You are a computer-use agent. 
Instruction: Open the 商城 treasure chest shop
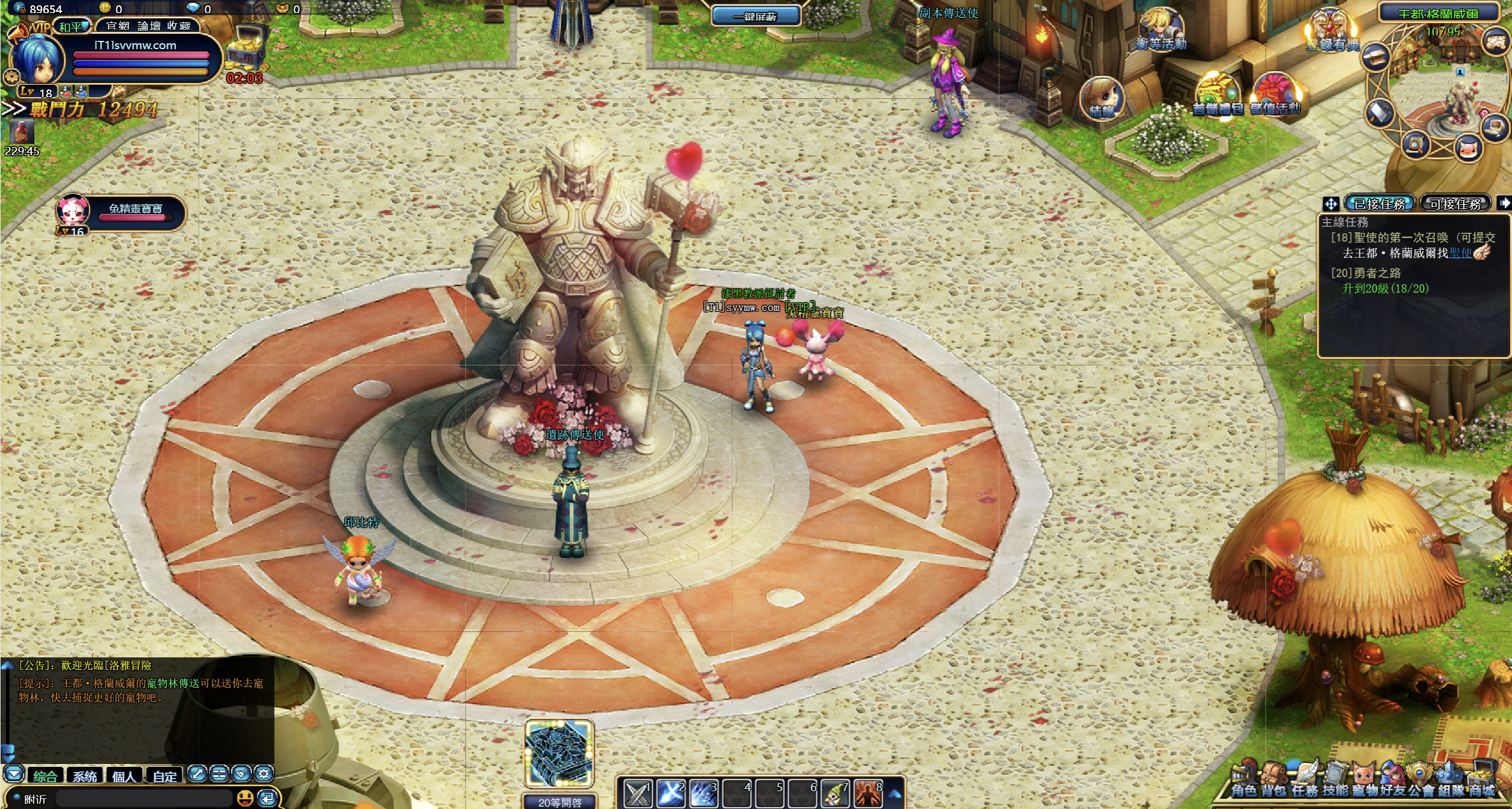point(1481,781)
